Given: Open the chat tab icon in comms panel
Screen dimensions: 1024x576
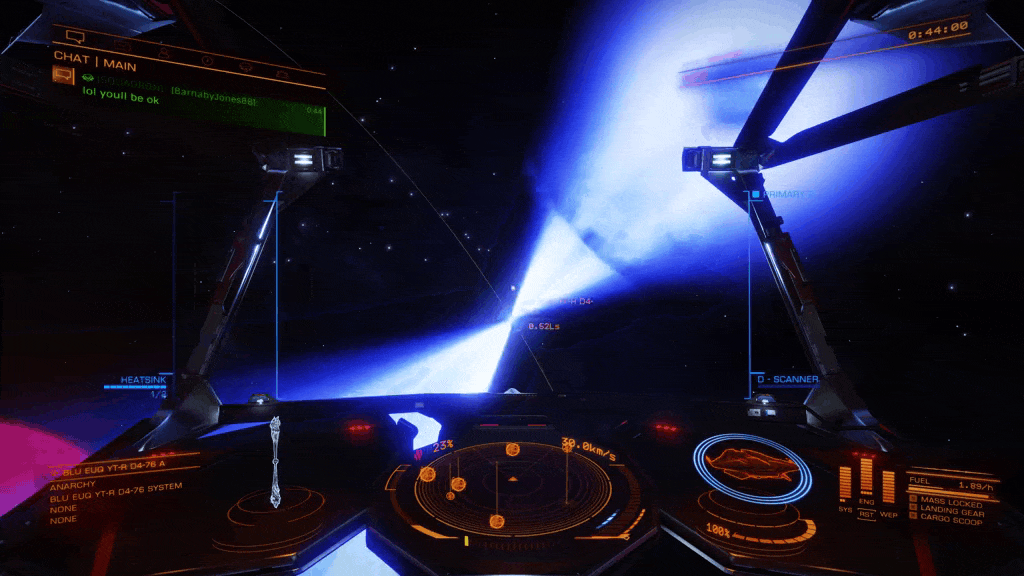Looking at the screenshot, I should point(75,38).
